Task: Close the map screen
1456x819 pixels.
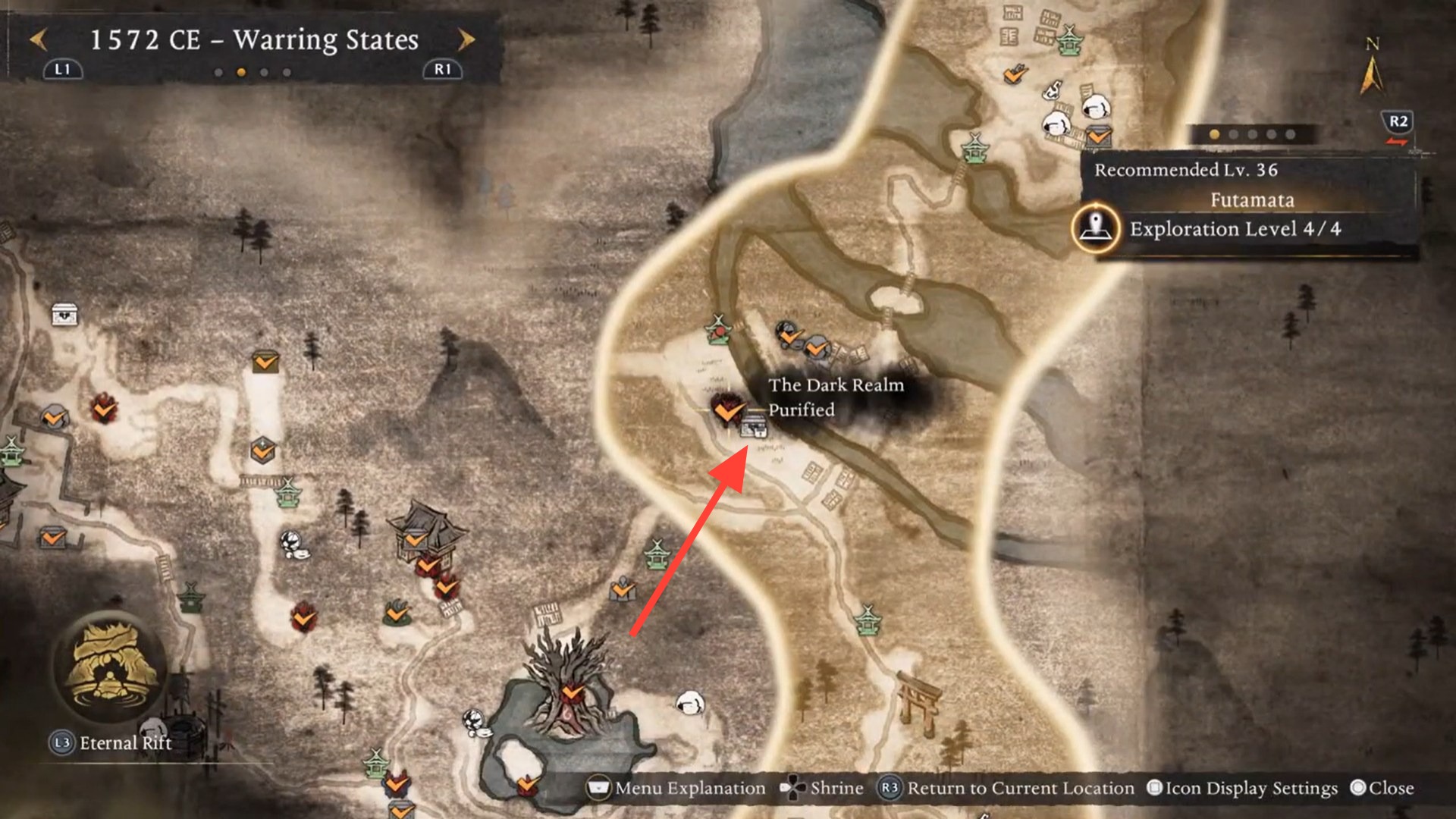Action: click(x=1382, y=789)
